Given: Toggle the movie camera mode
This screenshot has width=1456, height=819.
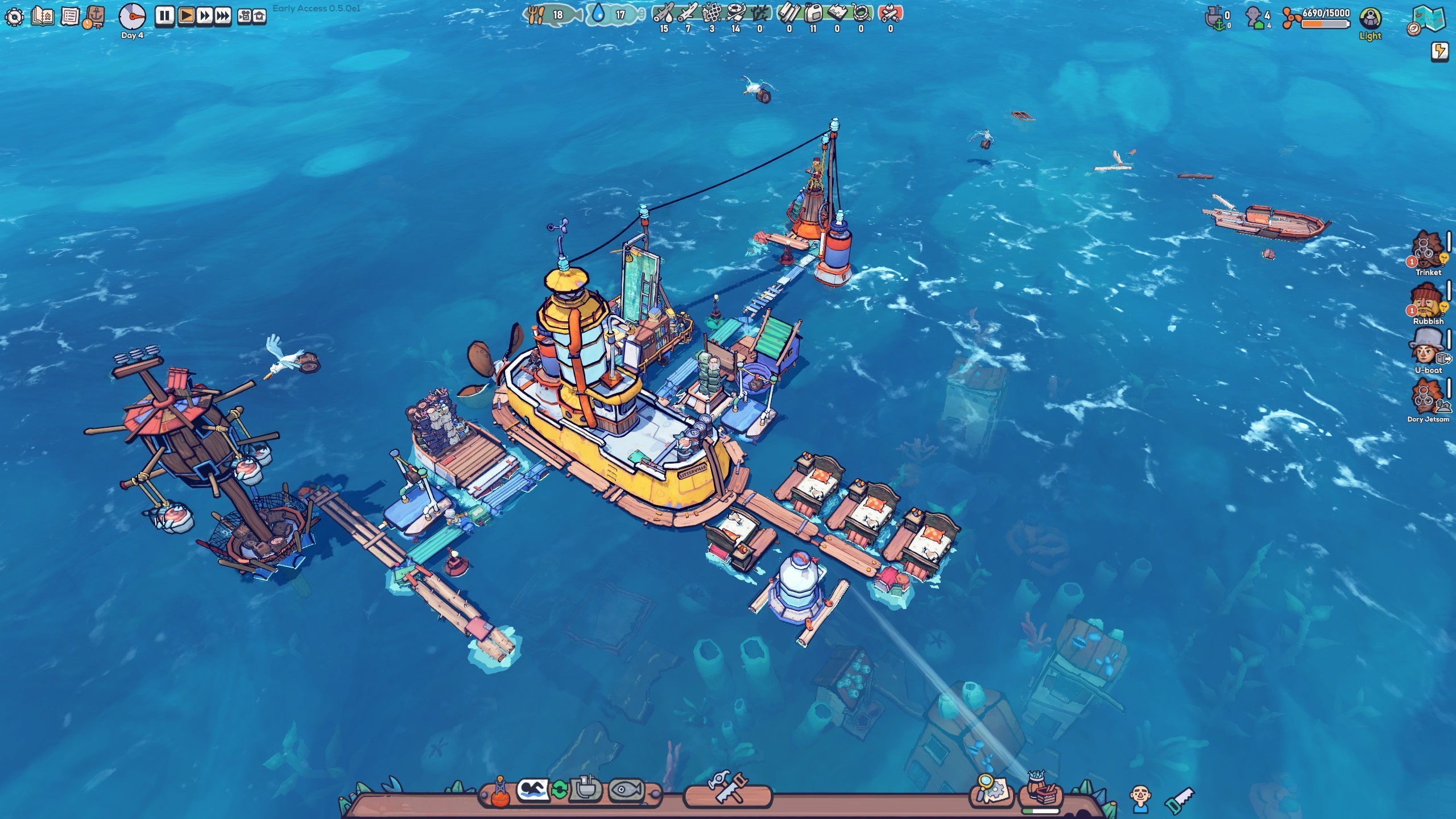Looking at the screenshot, I should pos(244,16).
